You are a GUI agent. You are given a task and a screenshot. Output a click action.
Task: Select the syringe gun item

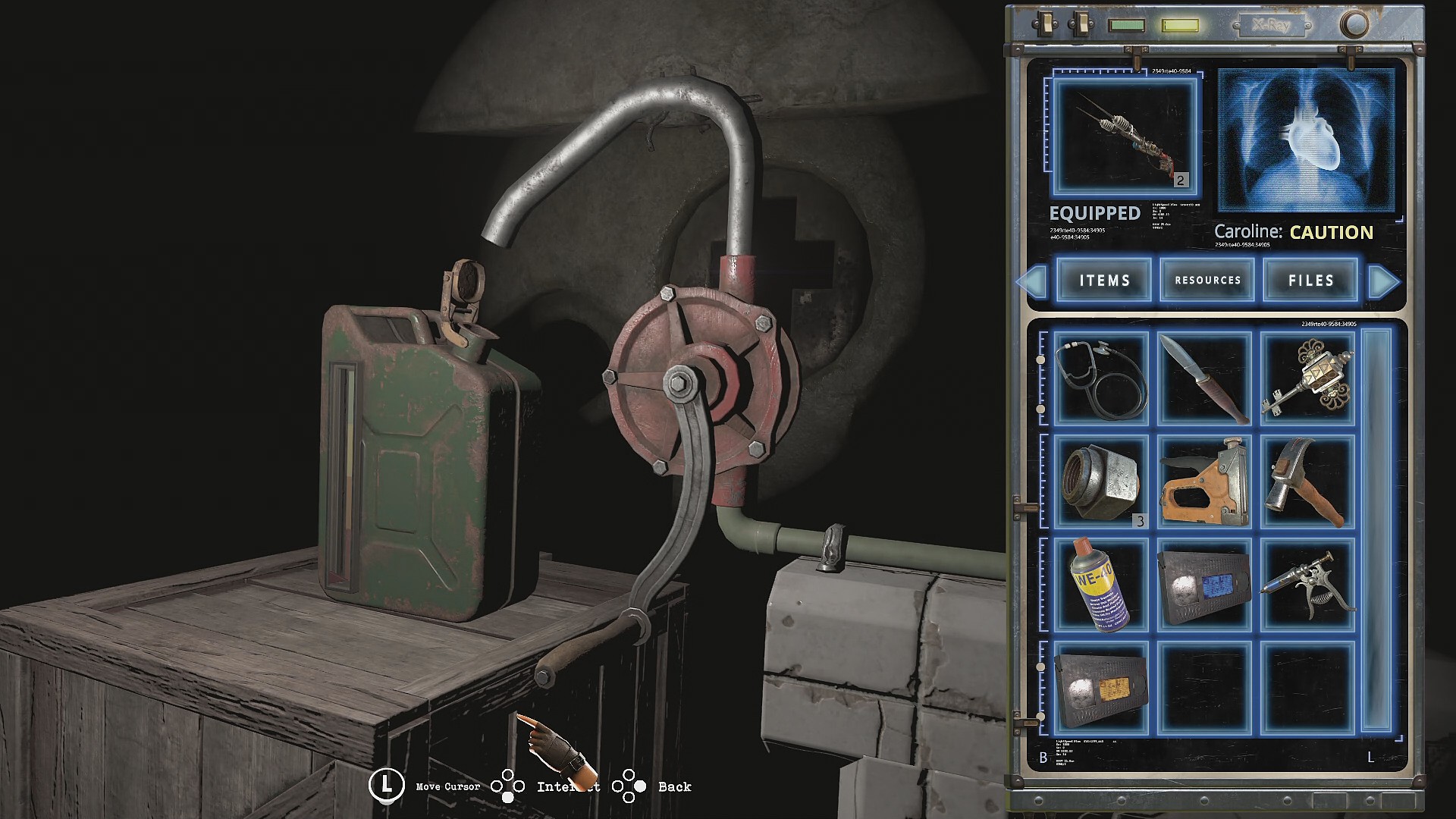[1307, 585]
